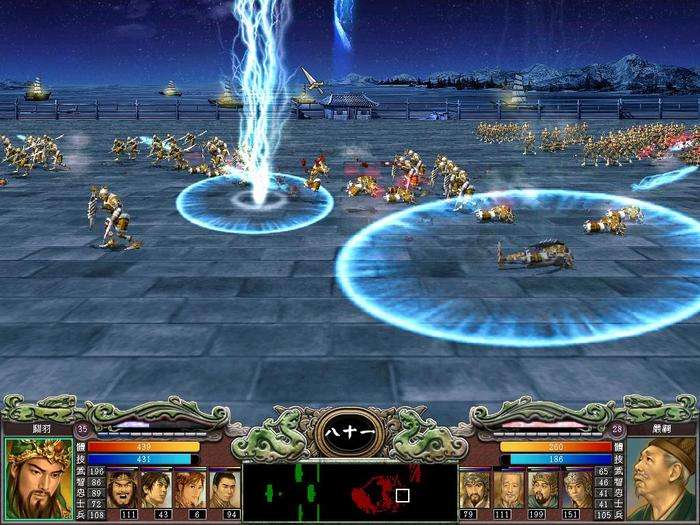Image resolution: width=700 pixels, height=525 pixels.
Task: Click the white viewport square on the minimap
Action: coord(402,494)
